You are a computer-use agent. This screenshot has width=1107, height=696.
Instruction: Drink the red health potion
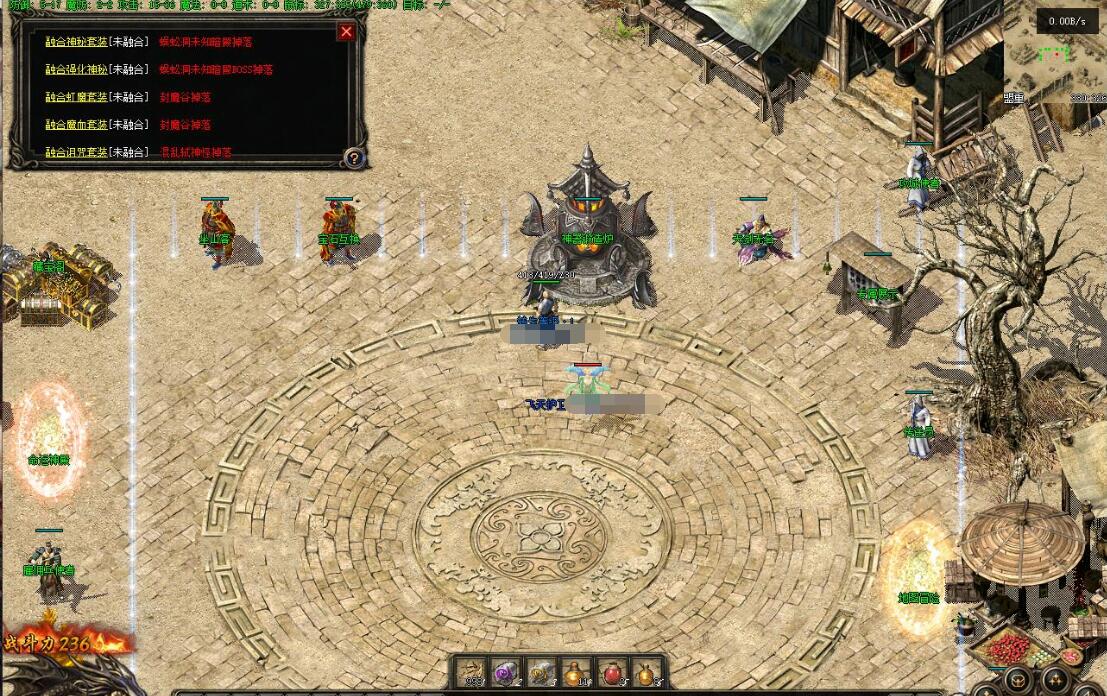click(611, 673)
